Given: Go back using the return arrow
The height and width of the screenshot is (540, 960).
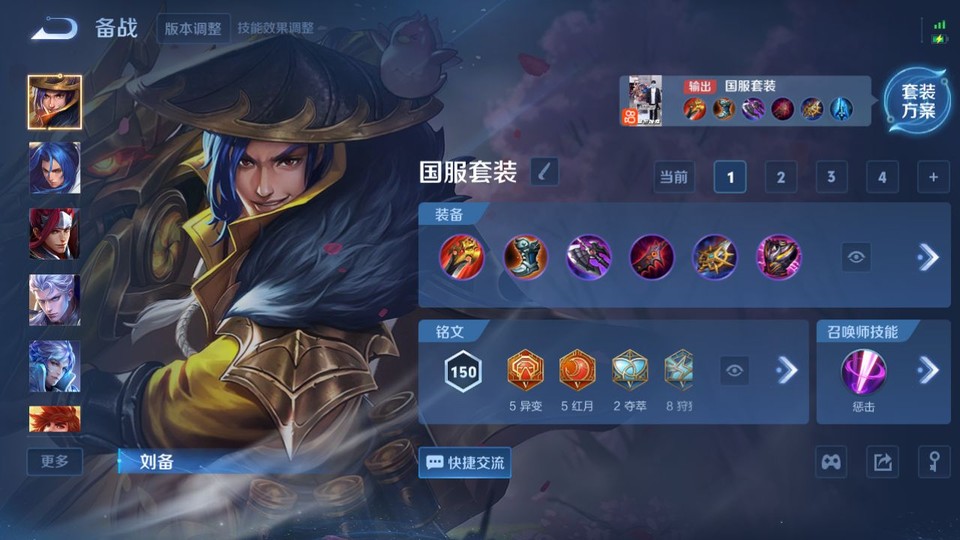Looking at the screenshot, I should 54,28.
